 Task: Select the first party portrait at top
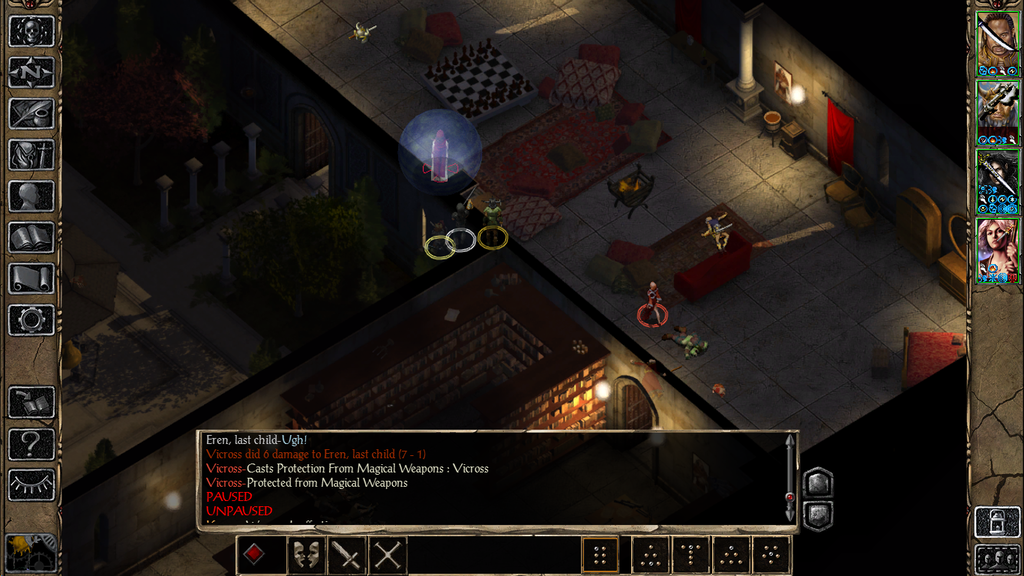[x=997, y=45]
